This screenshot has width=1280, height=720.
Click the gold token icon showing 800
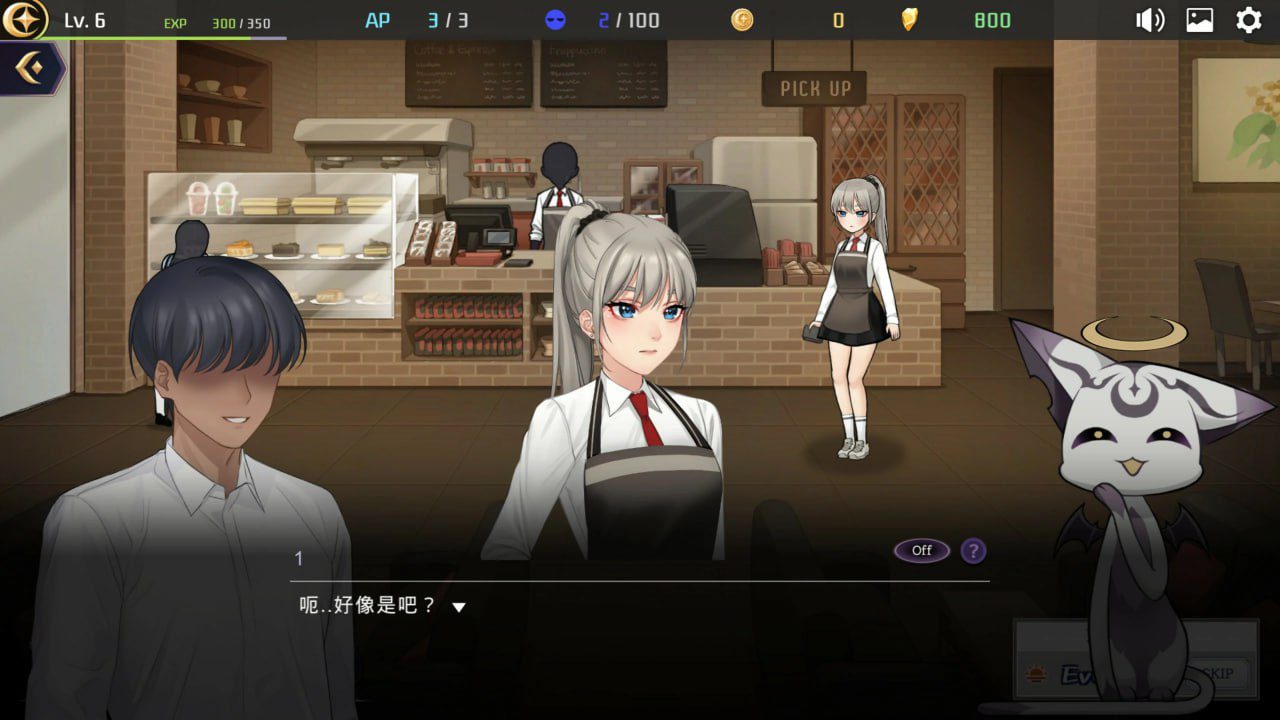[908, 18]
